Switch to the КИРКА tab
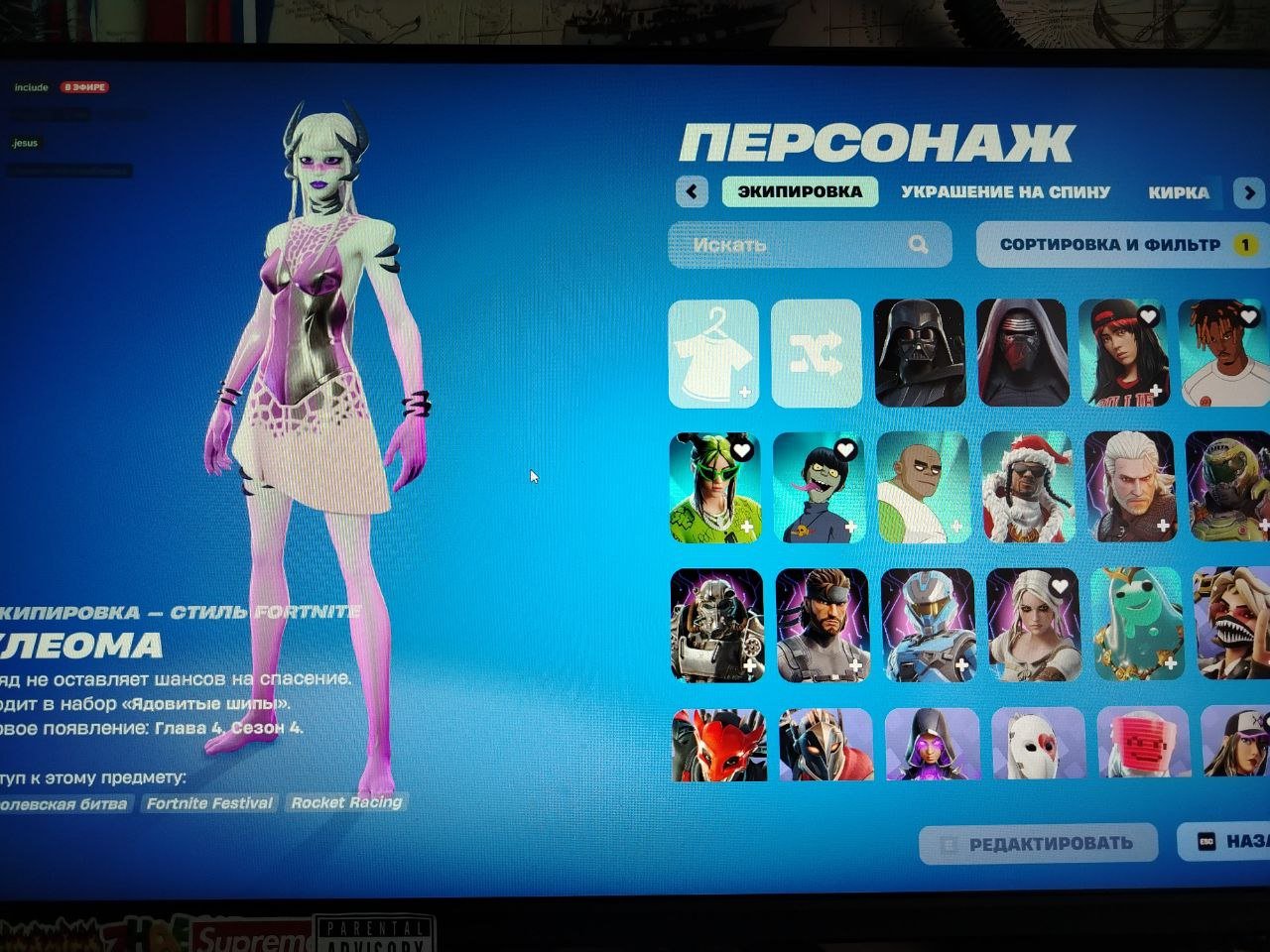The height and width of the screenshot is (952, 1270). pos(1180,192)
